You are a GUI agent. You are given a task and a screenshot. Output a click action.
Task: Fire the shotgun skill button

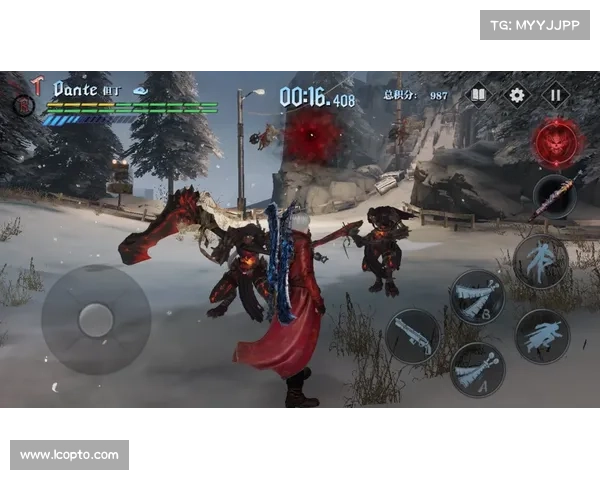413,334
